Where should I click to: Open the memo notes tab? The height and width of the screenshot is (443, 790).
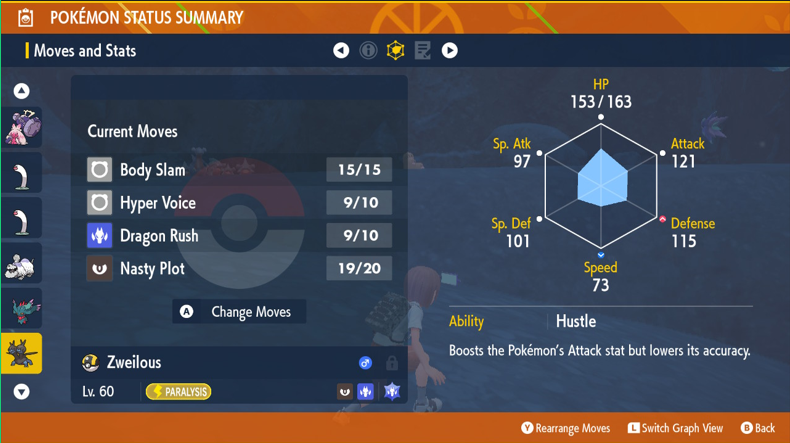click(423, 50)
